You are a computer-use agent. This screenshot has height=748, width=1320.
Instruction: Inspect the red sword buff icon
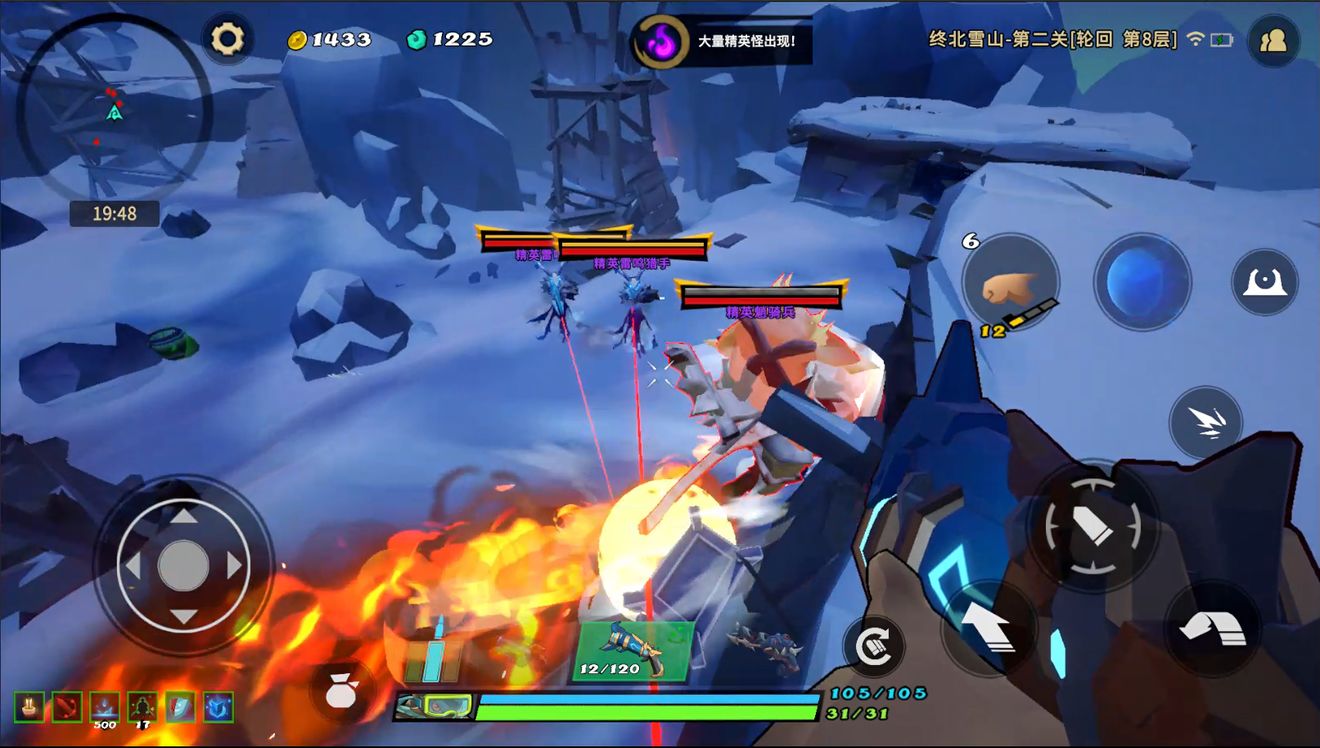pos(67,707)
